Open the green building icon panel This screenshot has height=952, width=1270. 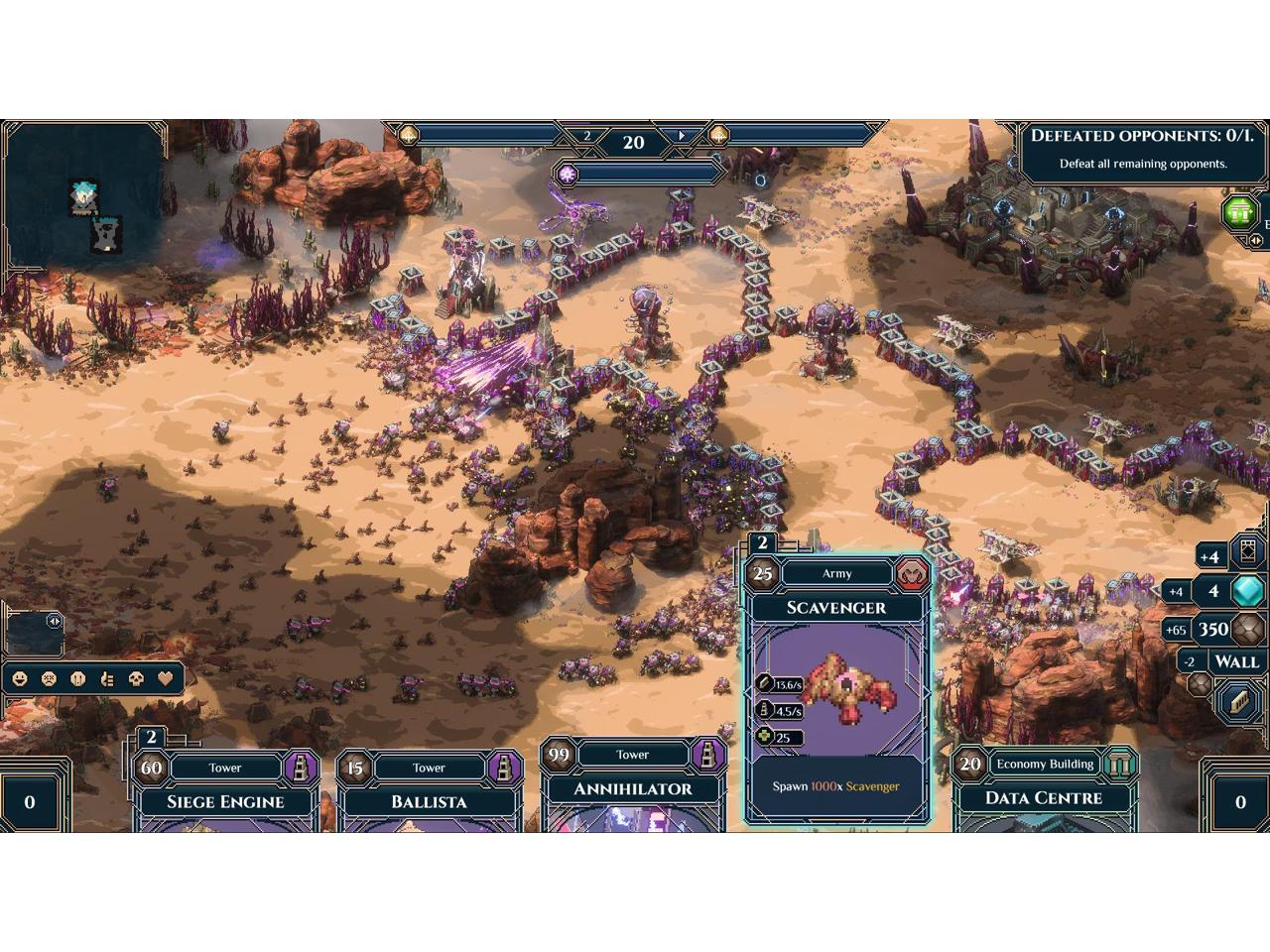click(x=1239, y=211)
